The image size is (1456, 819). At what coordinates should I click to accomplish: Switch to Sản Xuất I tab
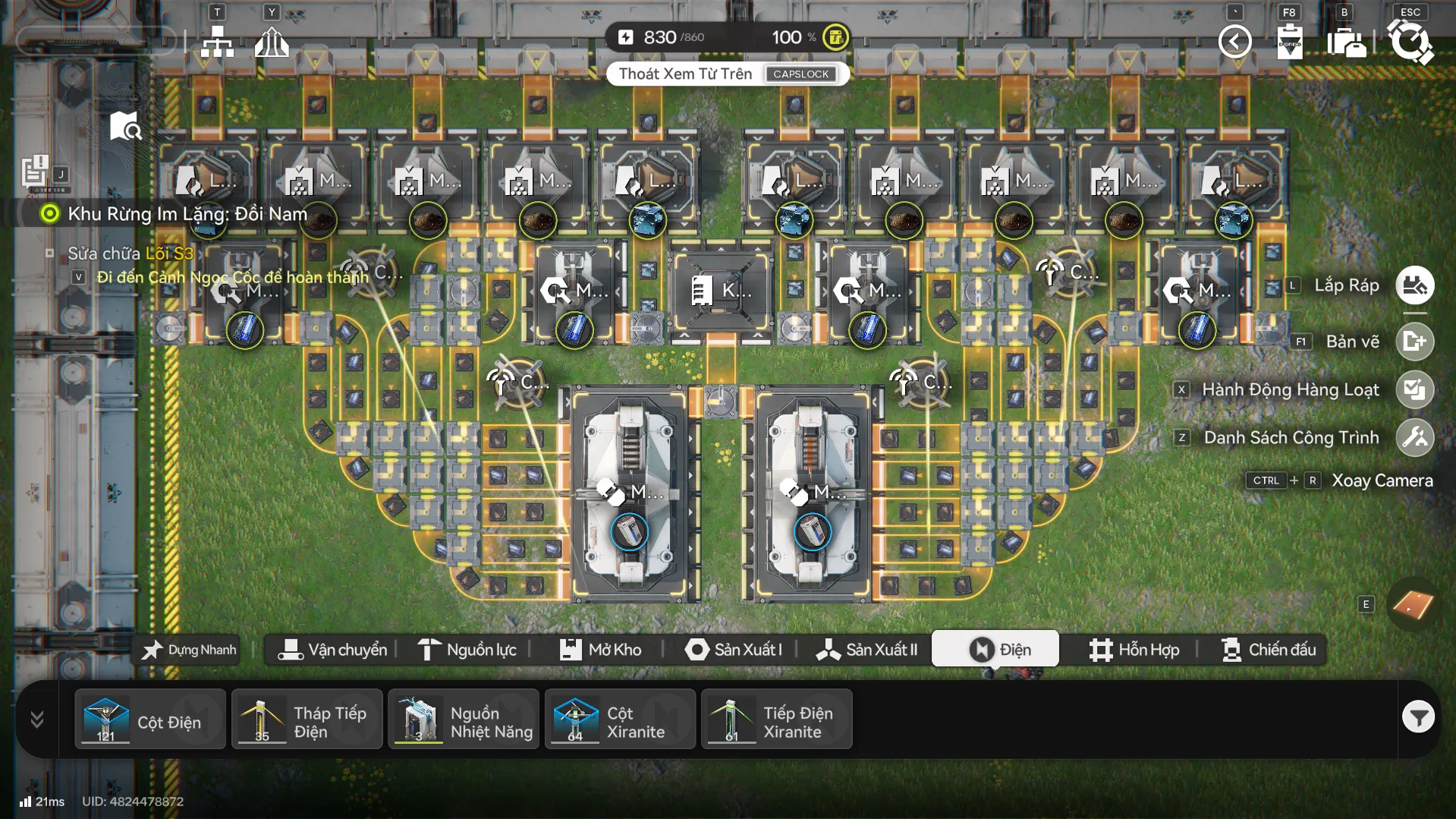(x=733, y=650)
